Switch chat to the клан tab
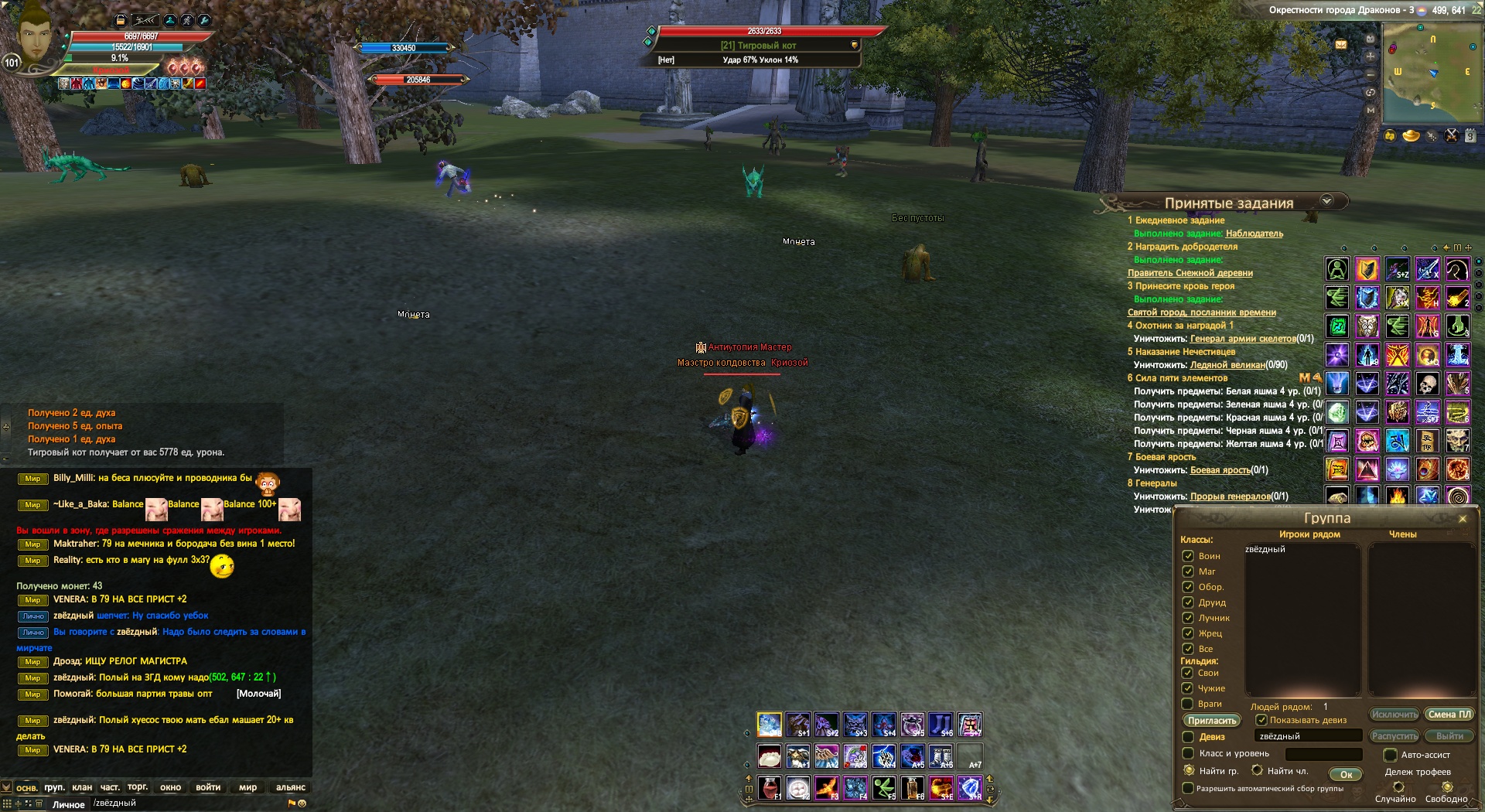The height and width of the screenshot is (812, 1485). [82, 787]
